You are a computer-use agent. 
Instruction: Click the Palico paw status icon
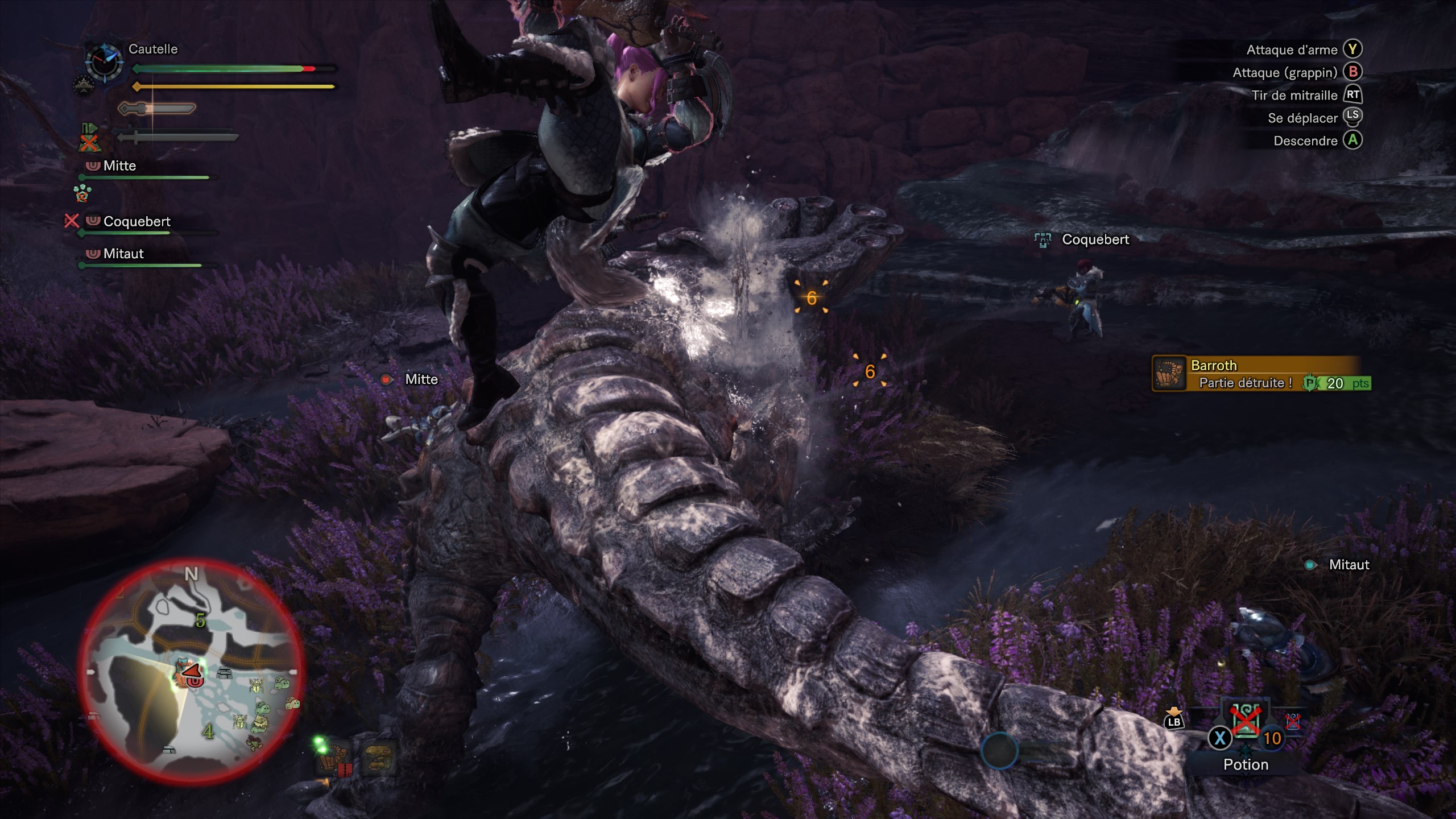pyautogui.click(x=82, y=193)
